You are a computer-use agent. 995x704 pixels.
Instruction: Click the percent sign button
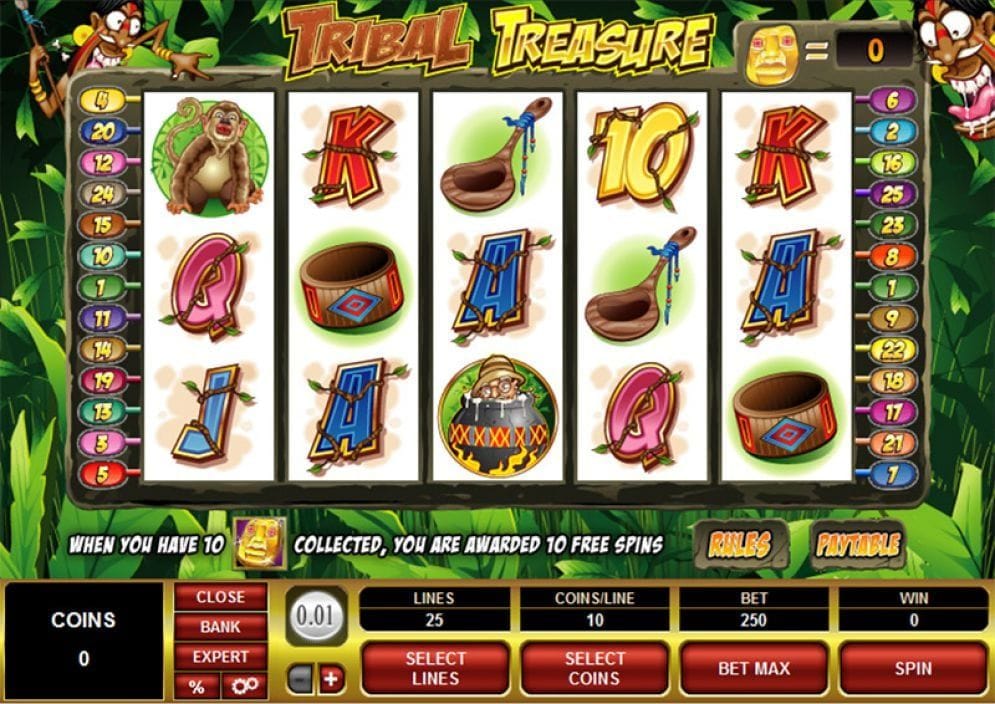[196, 686]
